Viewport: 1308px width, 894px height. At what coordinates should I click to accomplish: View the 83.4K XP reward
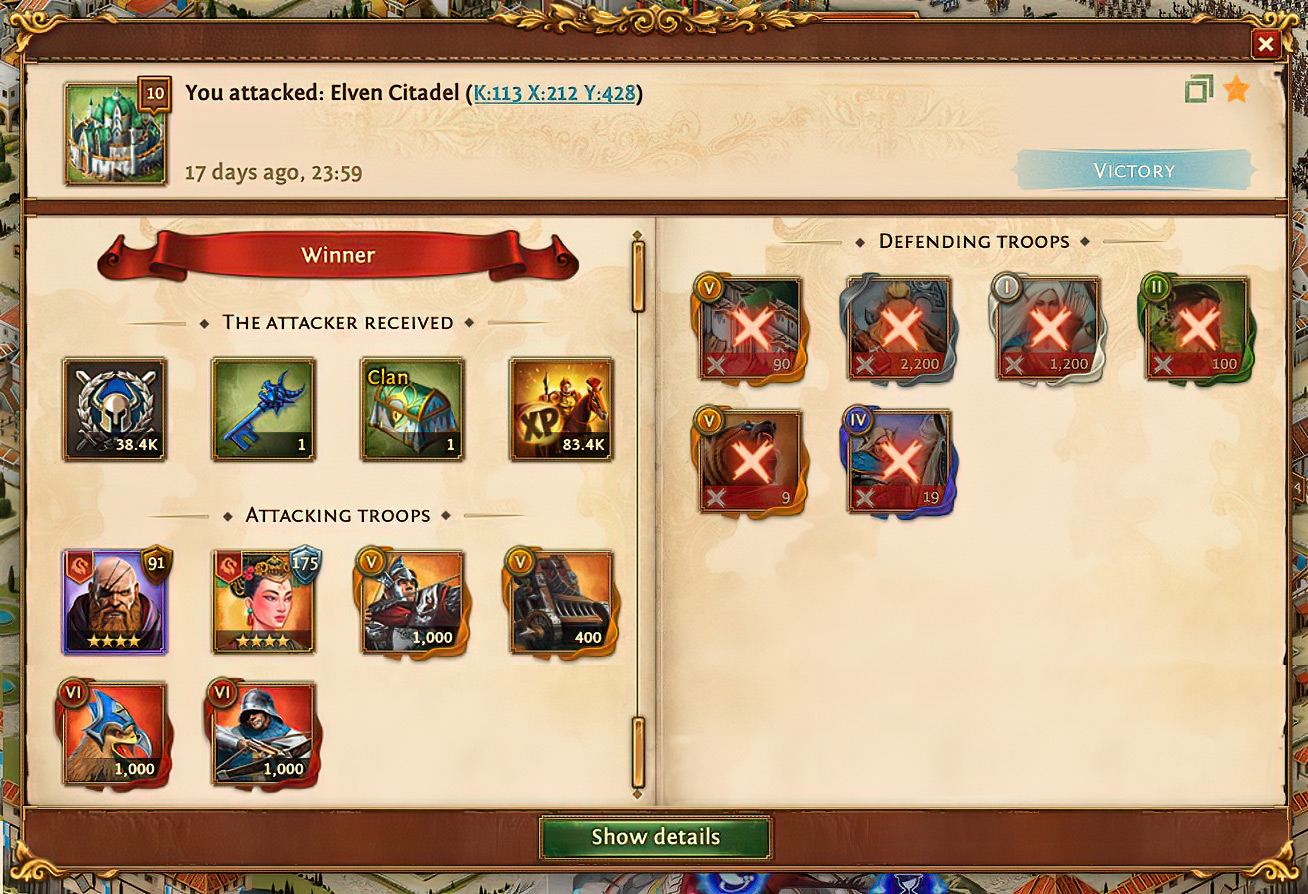coord(561,409)
